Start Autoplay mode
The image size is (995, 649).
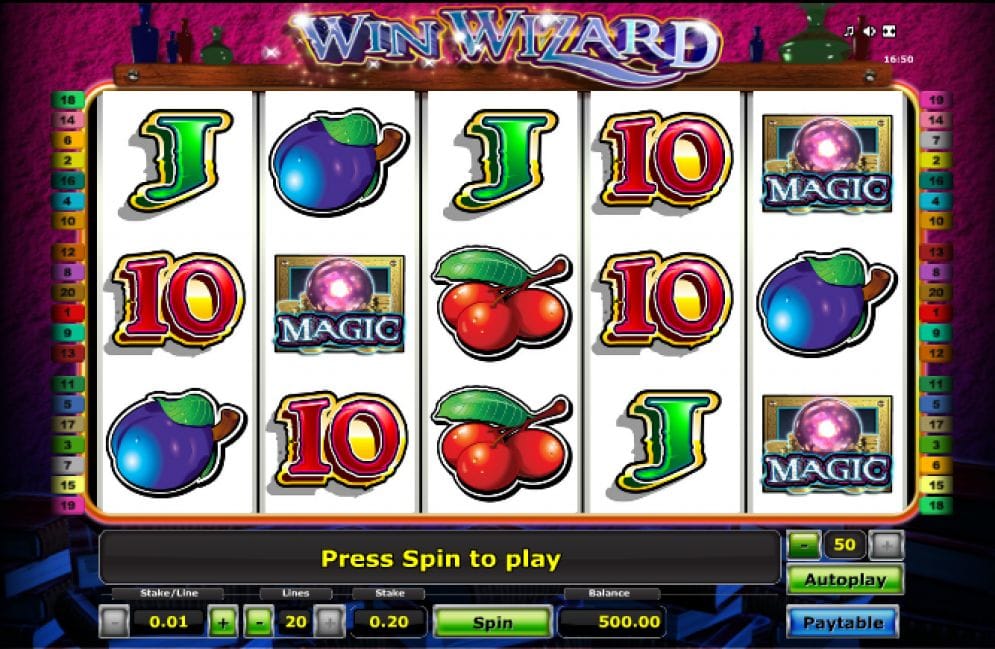coord(843,580)
